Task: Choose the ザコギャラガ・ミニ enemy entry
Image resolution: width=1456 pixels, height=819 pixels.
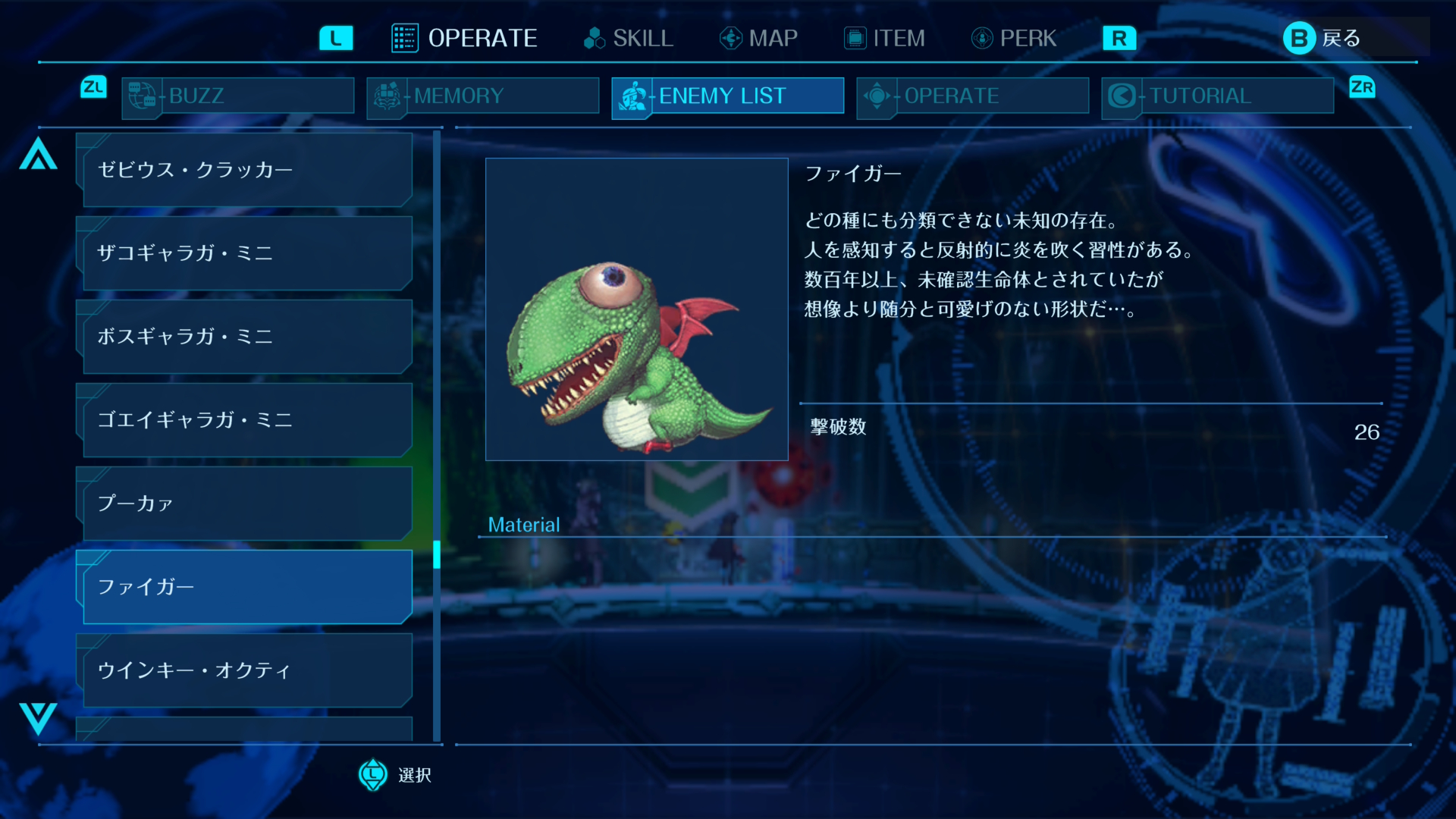Action: pyautogui.click(x=244, y=253)
